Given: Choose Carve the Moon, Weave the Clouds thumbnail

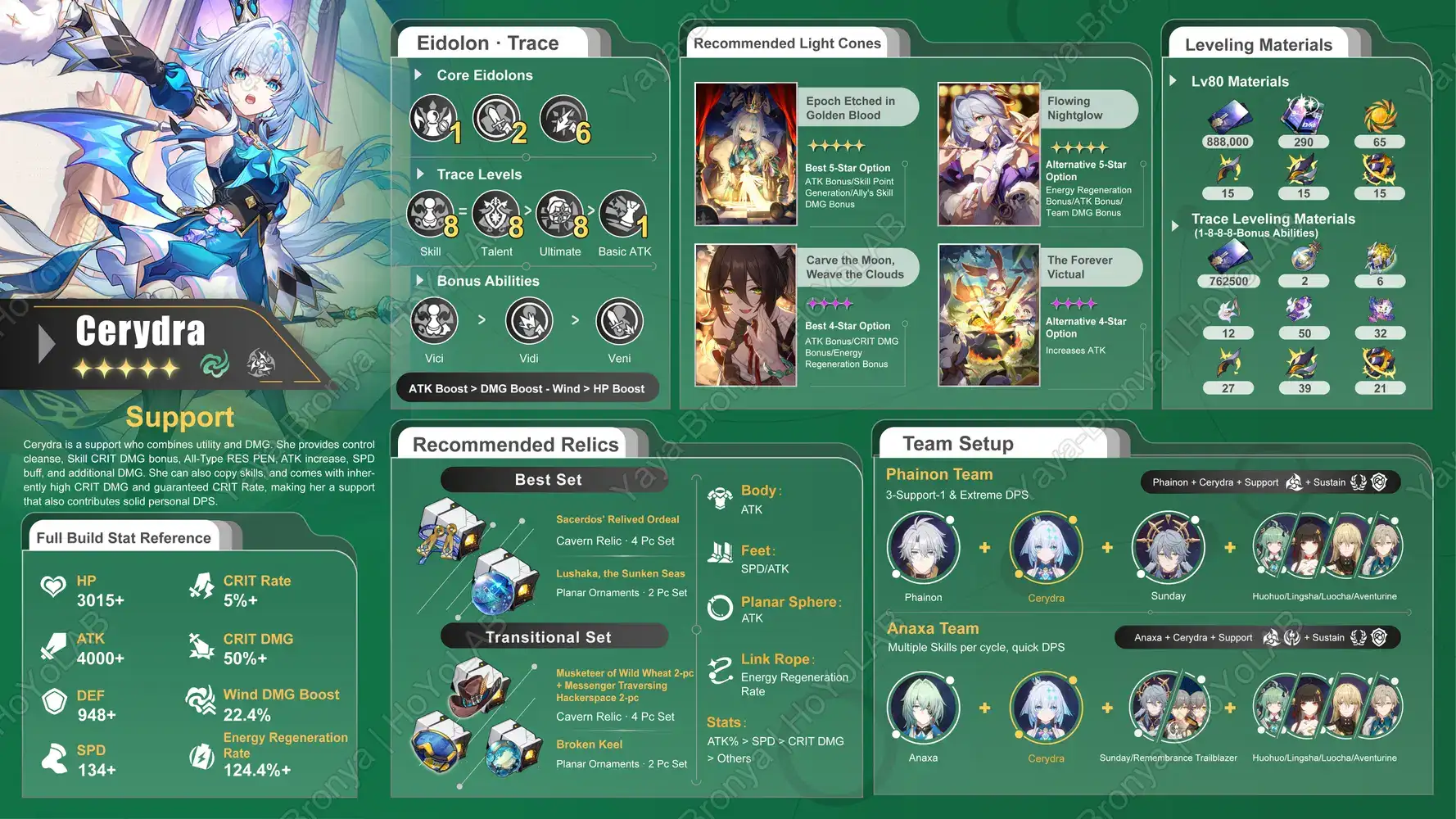Looking at the screenshot, I should click(x=745, y=314).
